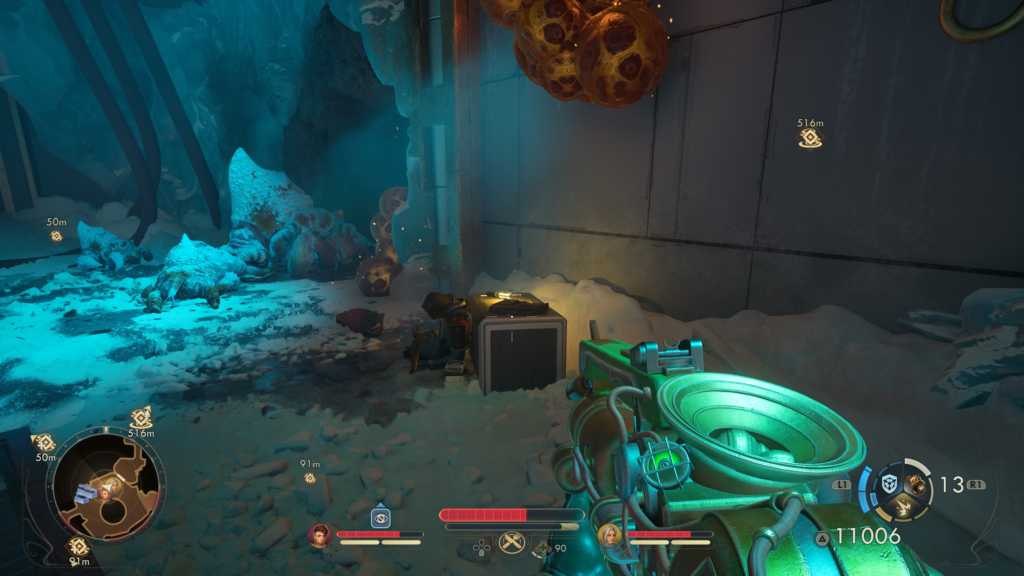The image size is (1024, 576).
Task: Select the cube ability in the weapon wheel
Action: point(889,484)
